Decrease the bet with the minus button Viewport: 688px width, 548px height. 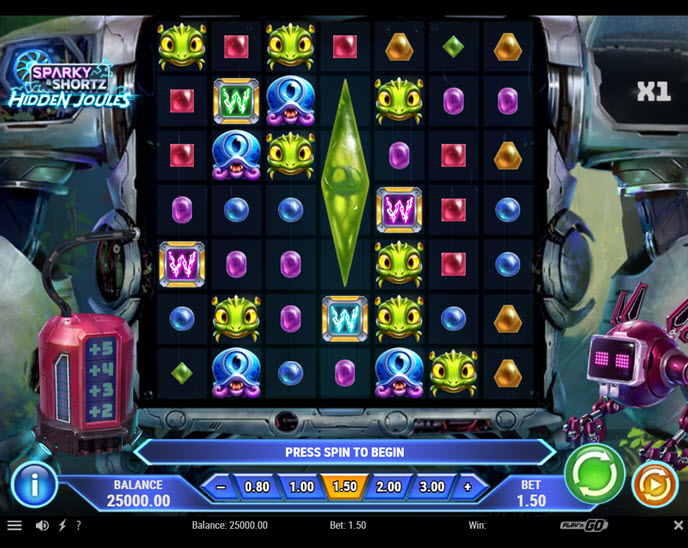point(220,487)
